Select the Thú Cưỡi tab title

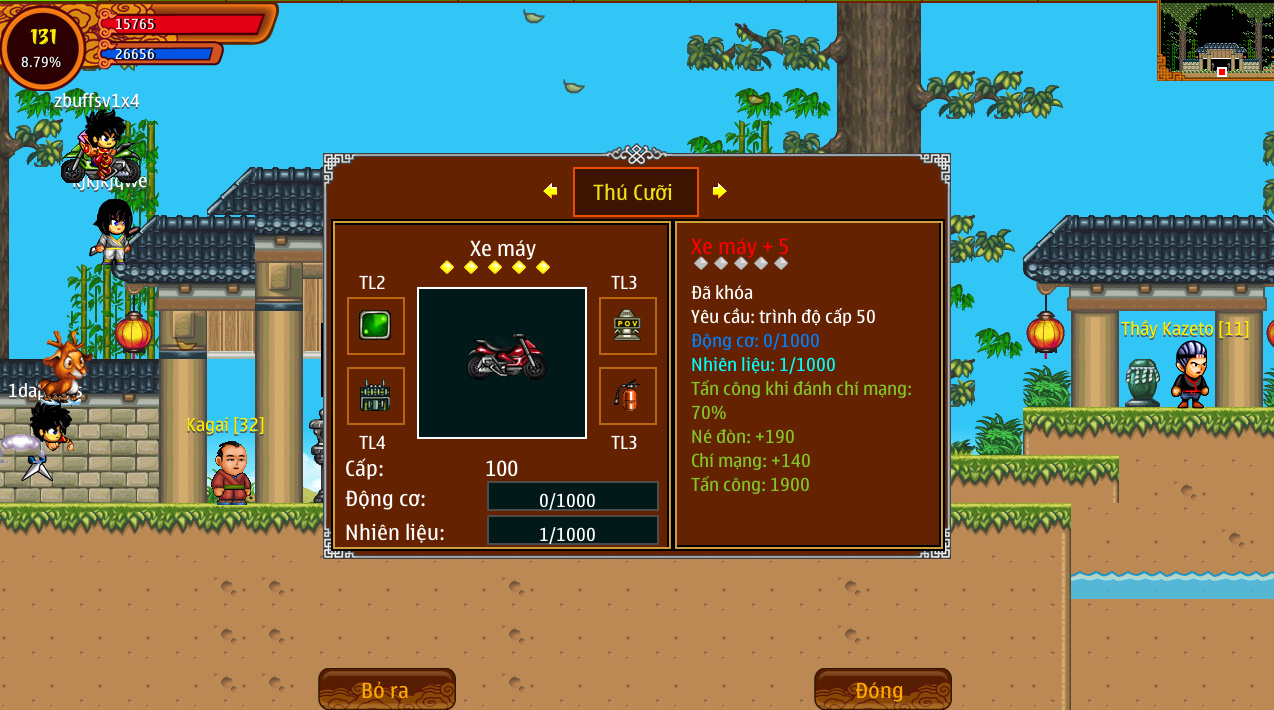(x=635, y=192)
